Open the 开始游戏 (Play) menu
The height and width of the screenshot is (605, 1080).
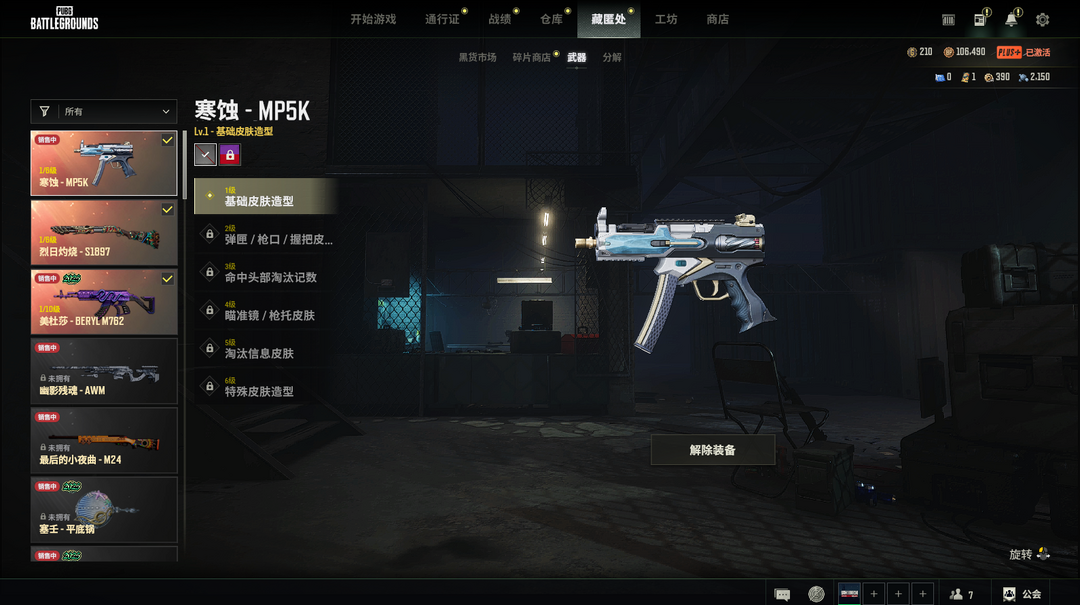373,19
